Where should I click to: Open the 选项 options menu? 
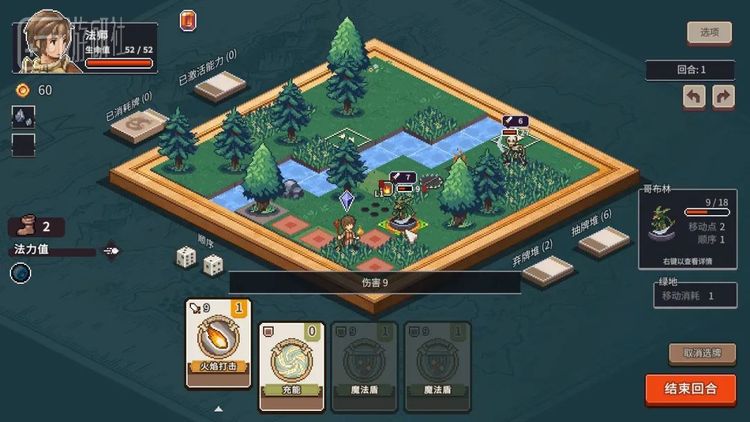(x=709, y=32)
